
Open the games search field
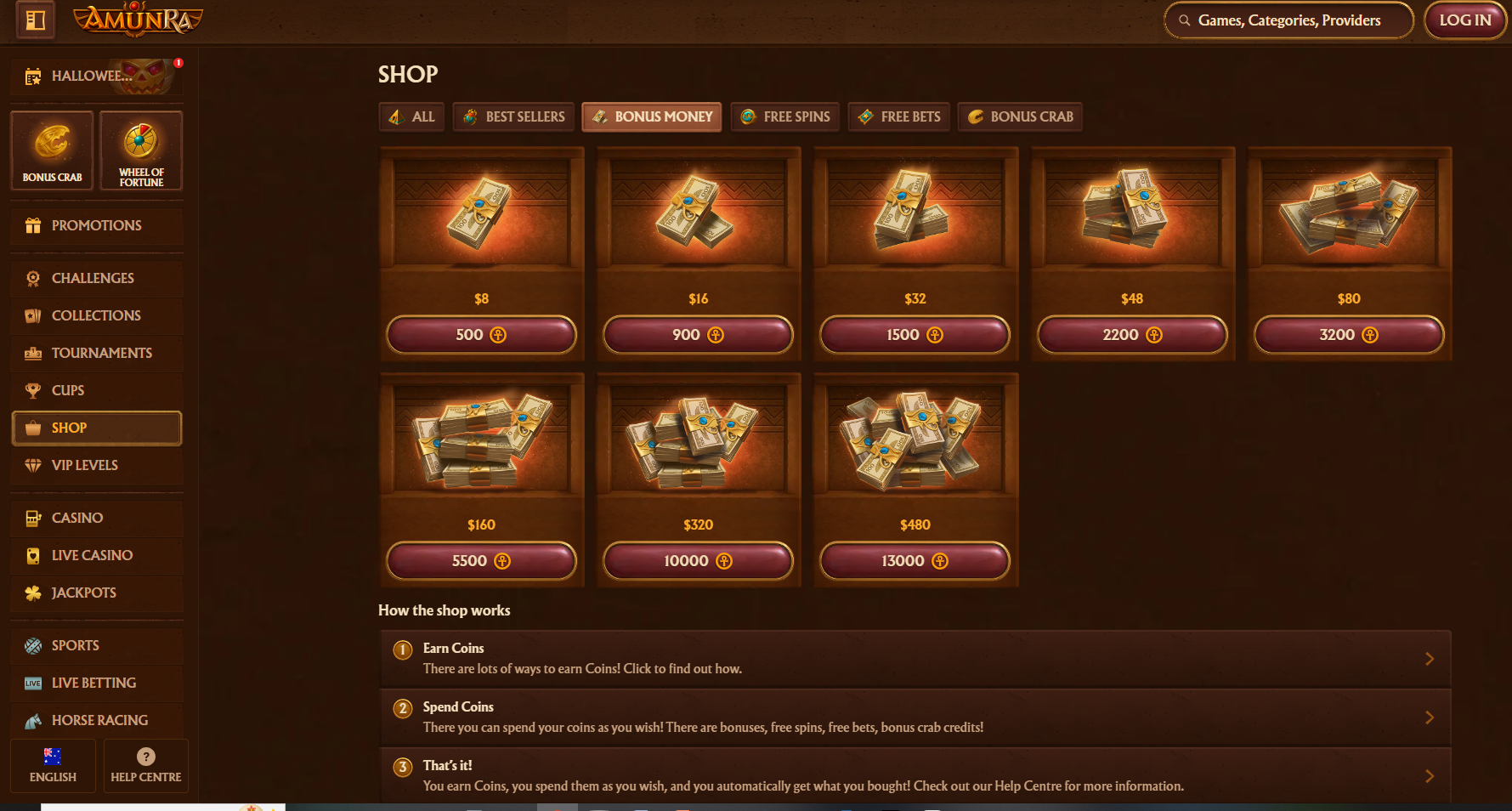1288,20
